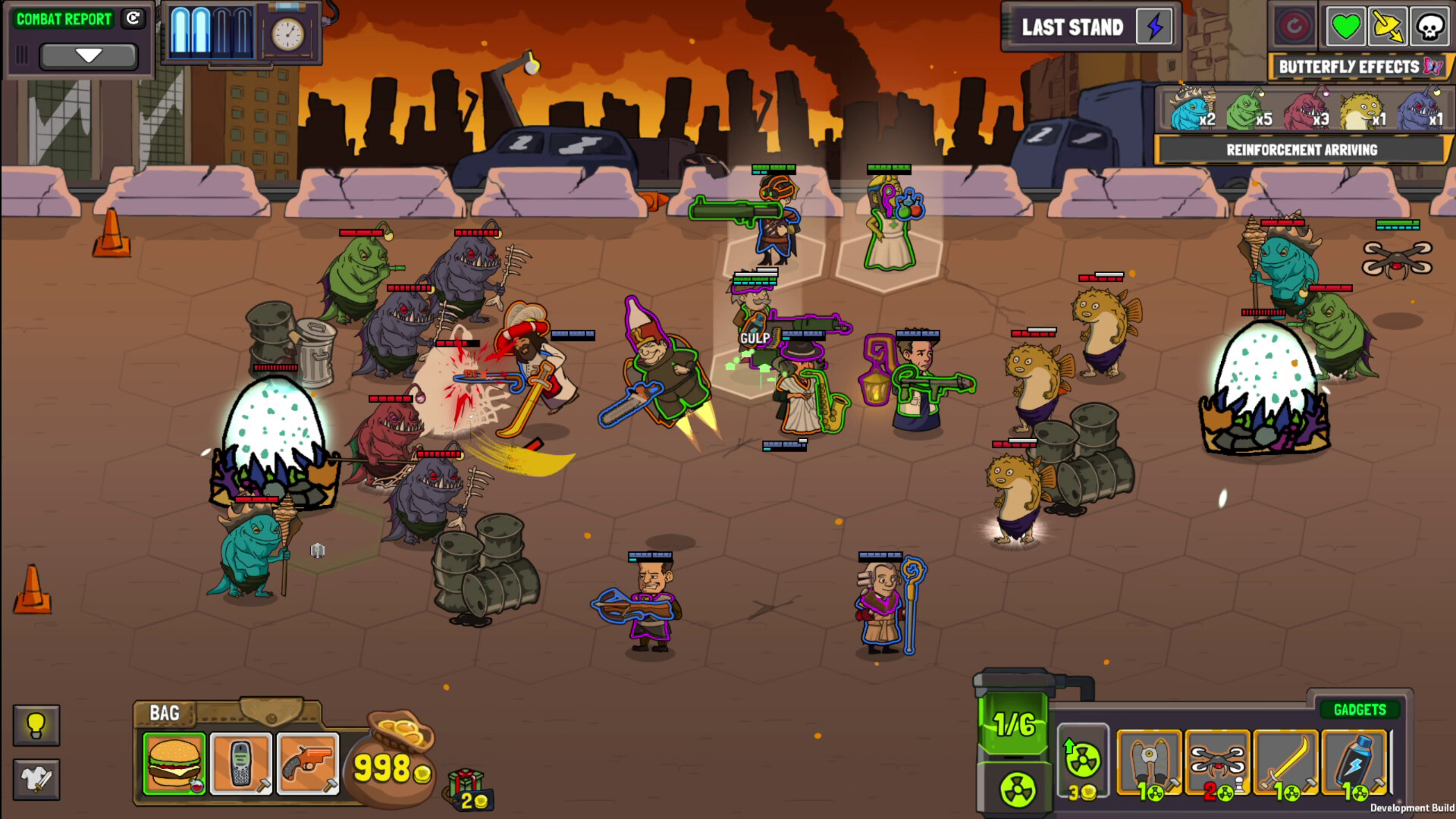
Task: Open the gold coin pouch
Action: tap(391, 762)
